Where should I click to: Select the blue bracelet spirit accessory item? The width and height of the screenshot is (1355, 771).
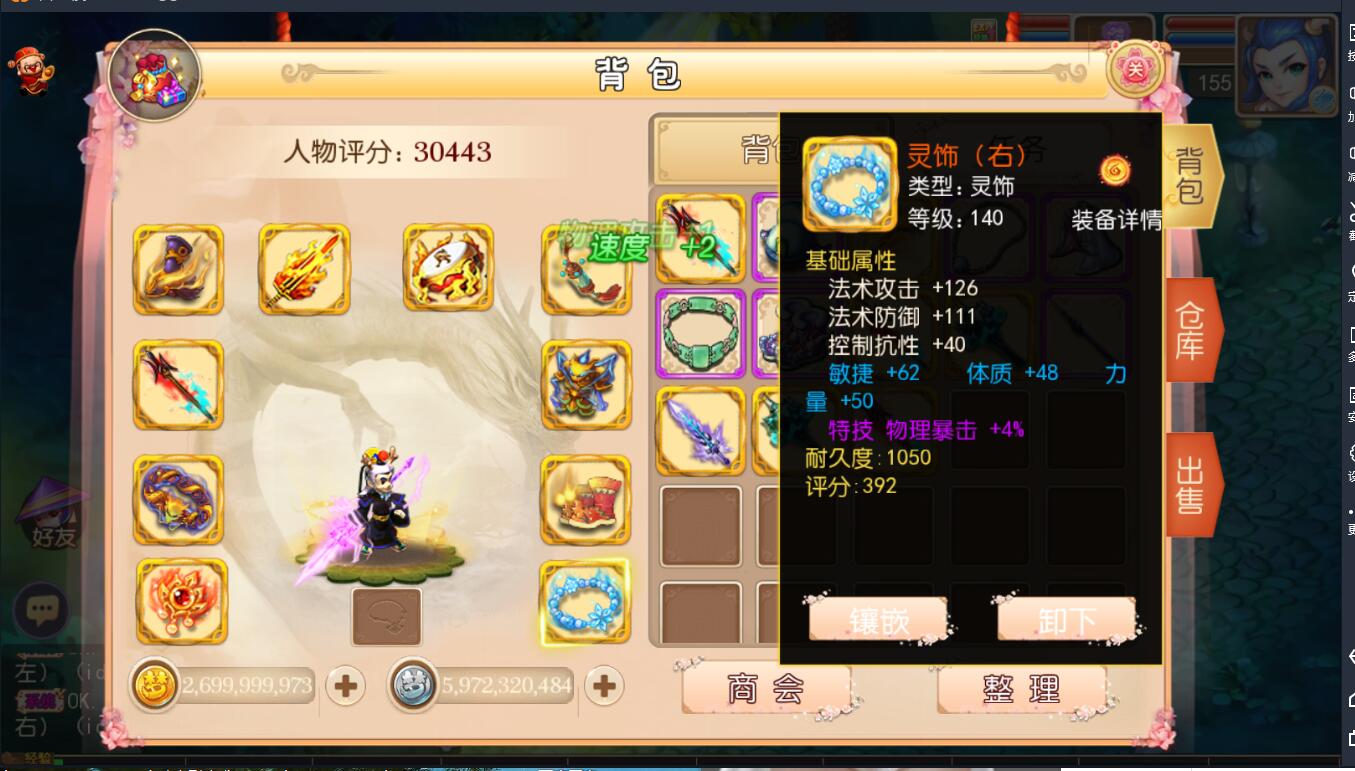point(585,600)
